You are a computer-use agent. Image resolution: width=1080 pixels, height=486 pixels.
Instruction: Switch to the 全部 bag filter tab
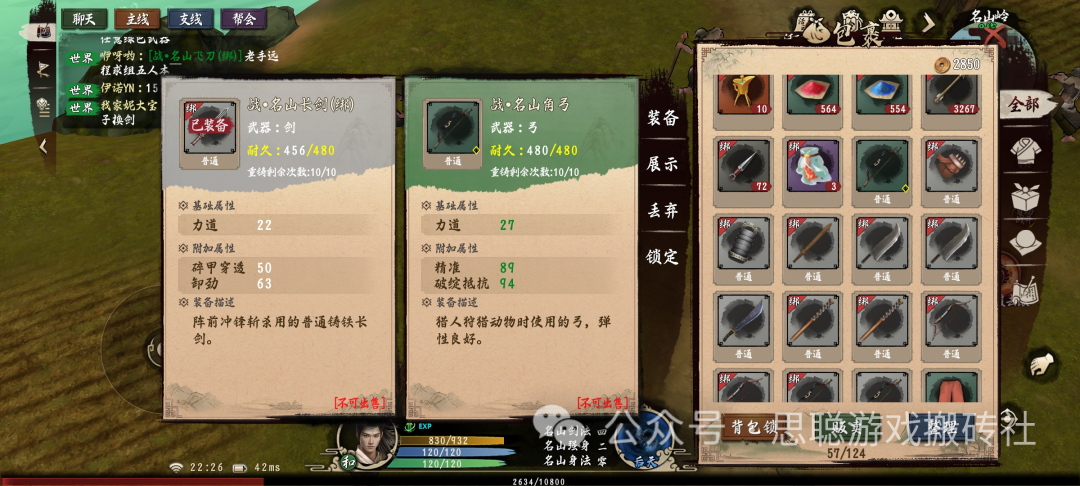(x=1023, y=104)
